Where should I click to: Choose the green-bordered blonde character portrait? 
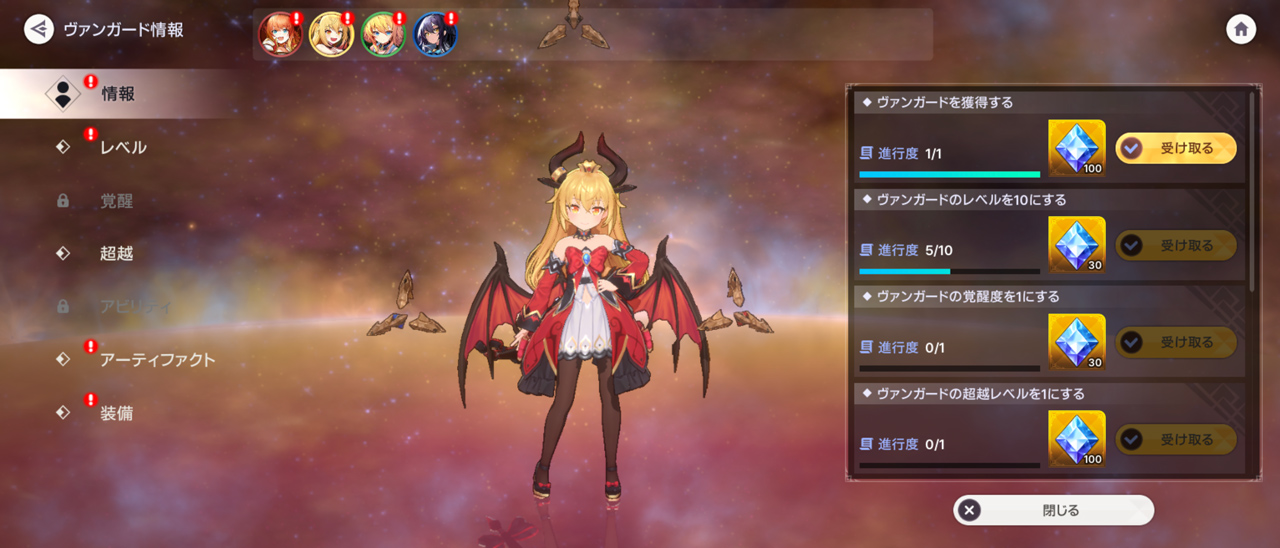point(383,35)
